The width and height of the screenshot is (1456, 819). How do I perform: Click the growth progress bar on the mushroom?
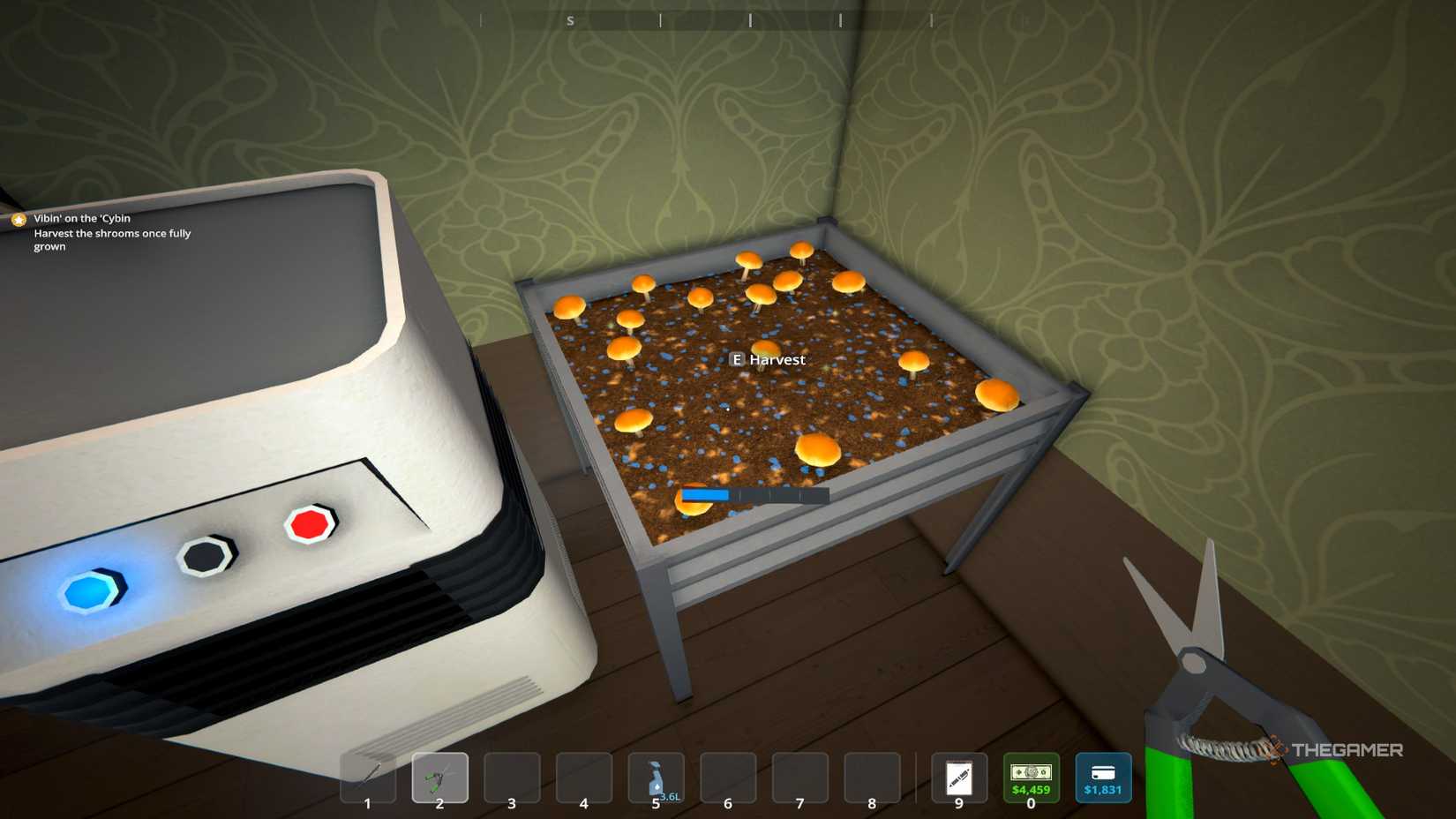(754, 494)
